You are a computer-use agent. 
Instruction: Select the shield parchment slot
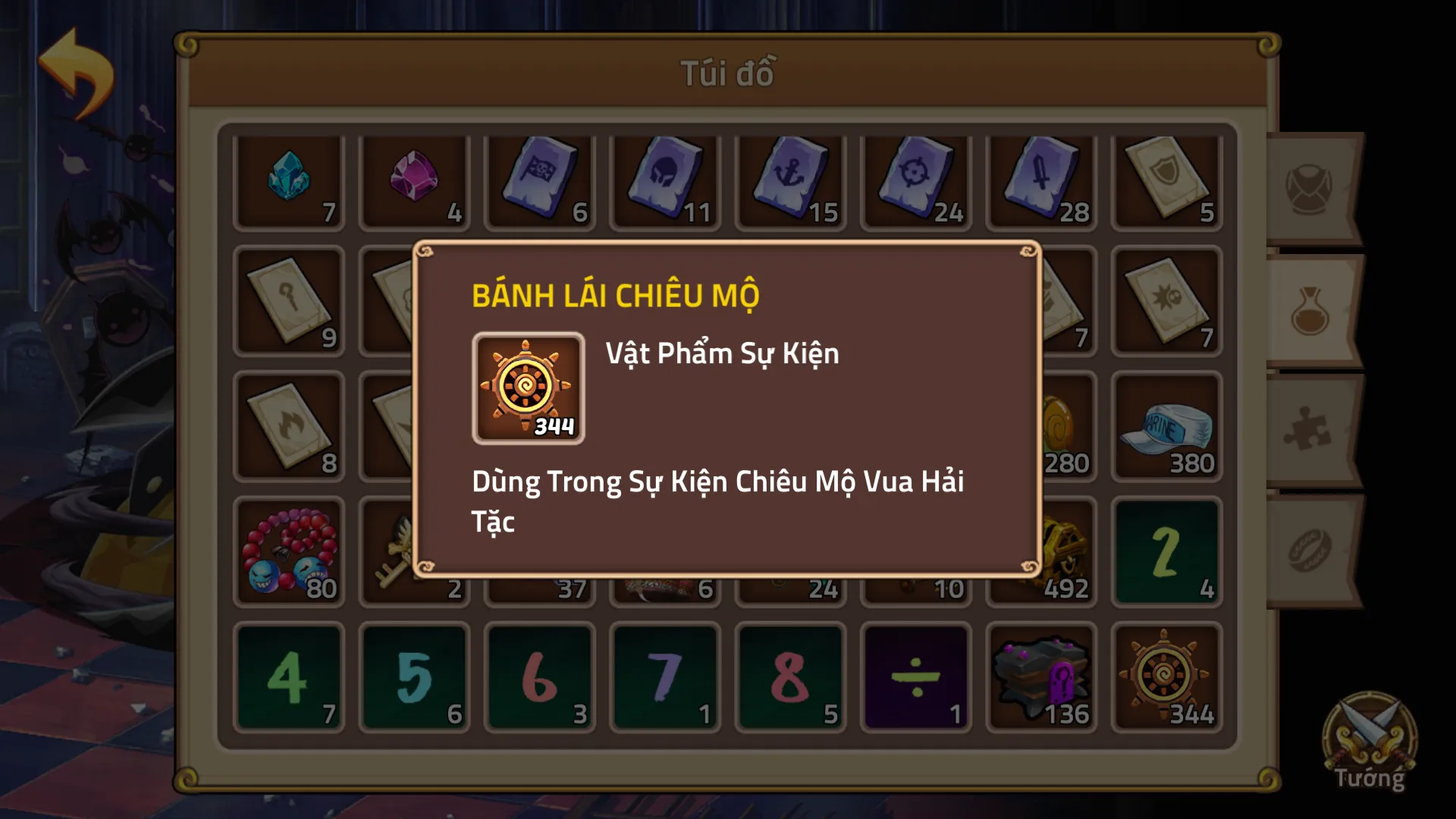(x=1166, y=182)
